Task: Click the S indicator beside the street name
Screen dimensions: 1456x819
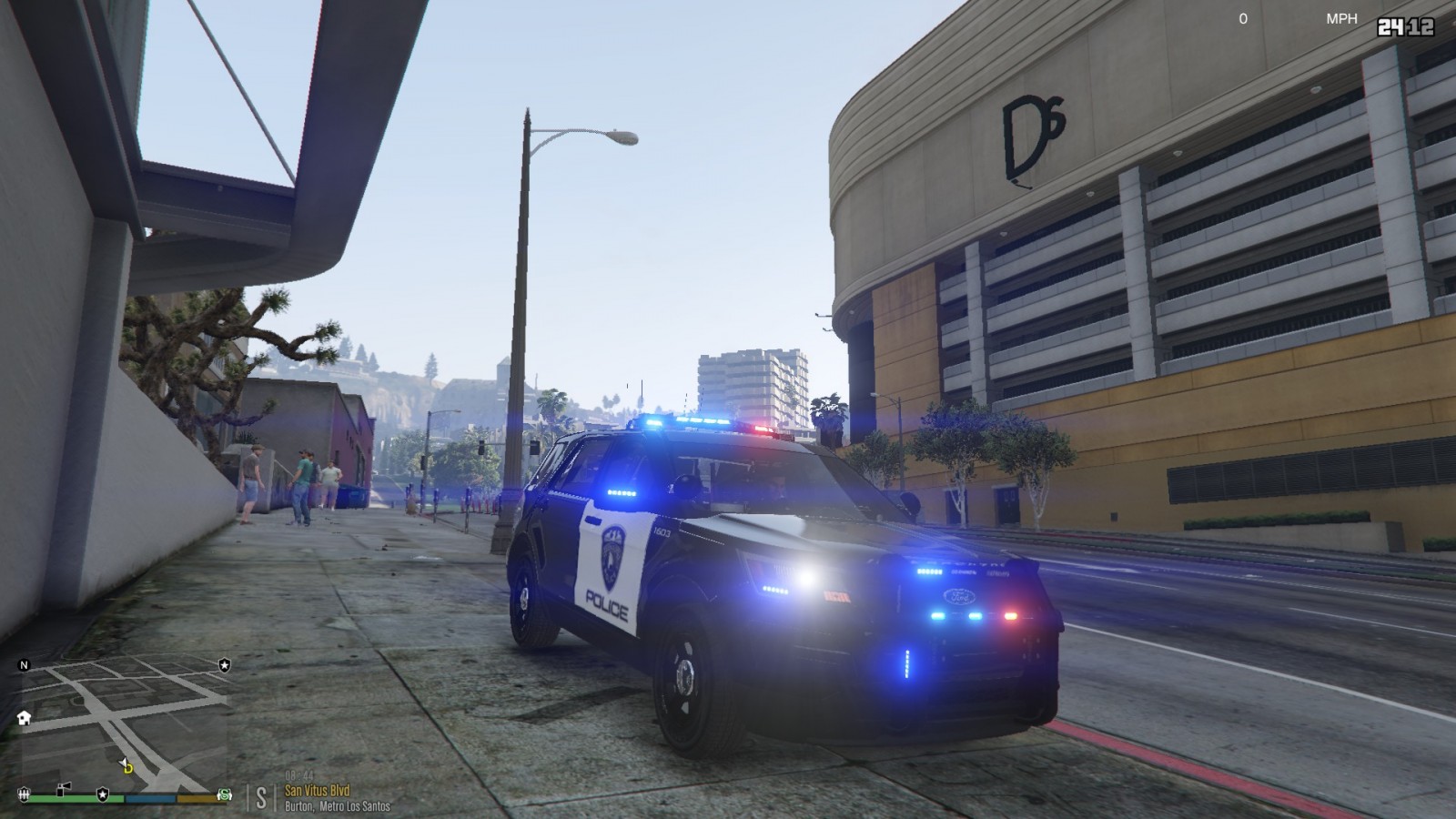Action: 261,796
